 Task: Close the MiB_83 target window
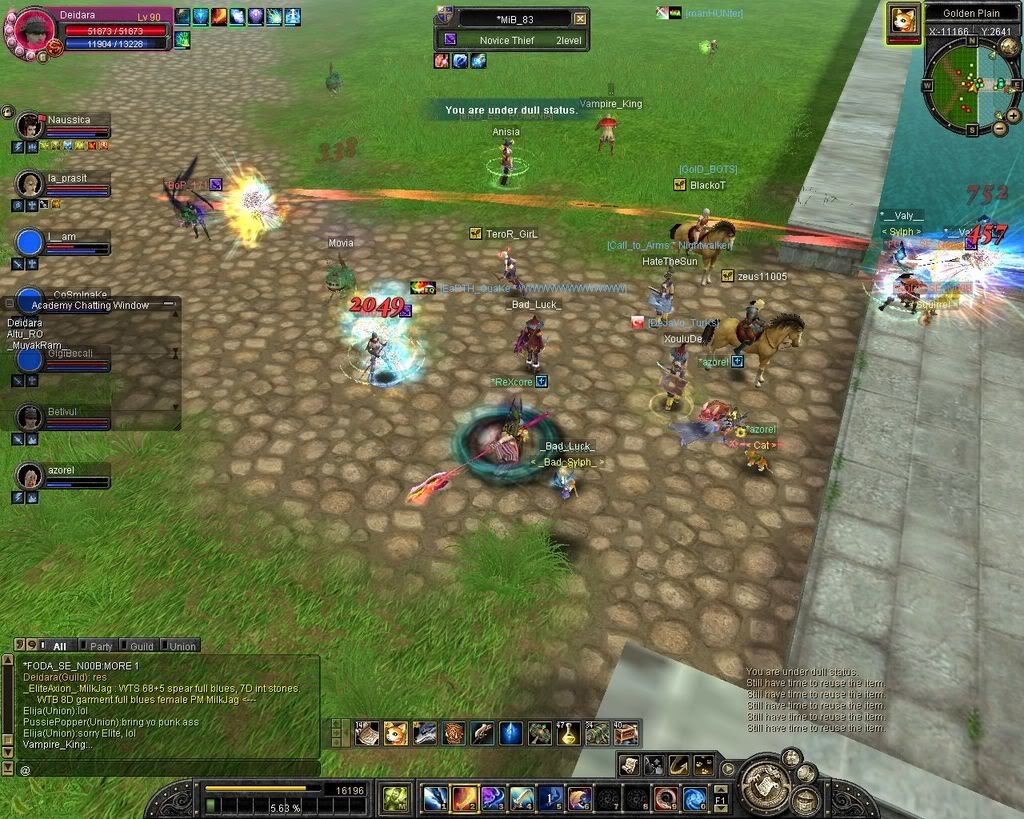(x=580, y=18)
